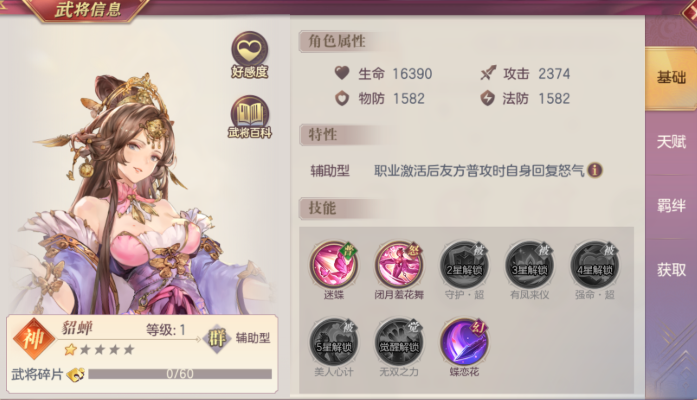Open the 羁绊 bond tab
The width and height of the screenshot is (697, 400).
(671, 205)
